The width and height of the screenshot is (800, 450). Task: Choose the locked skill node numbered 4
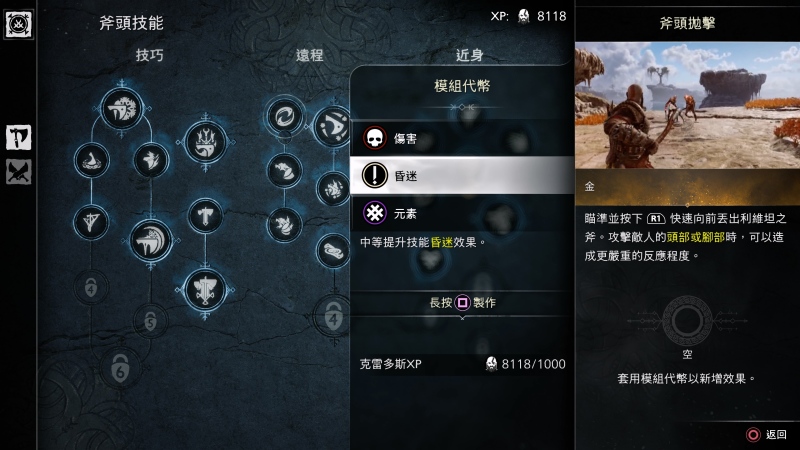pos(334,319)
